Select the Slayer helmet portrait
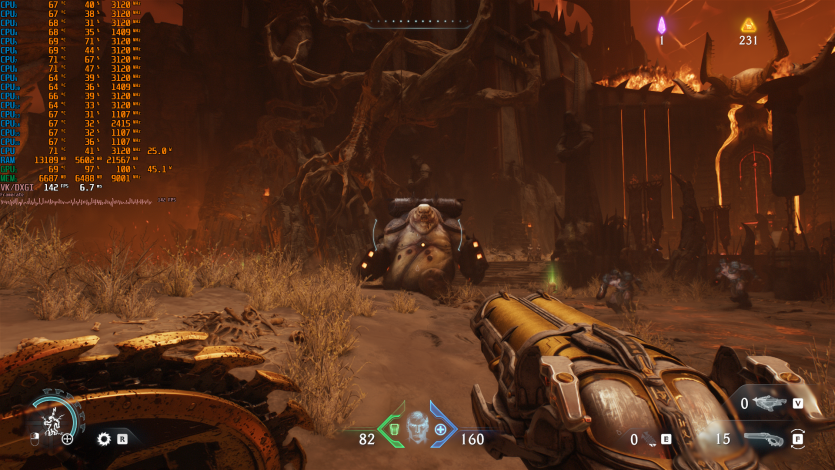This screenshot has height=470, width=835. point(416,429)
